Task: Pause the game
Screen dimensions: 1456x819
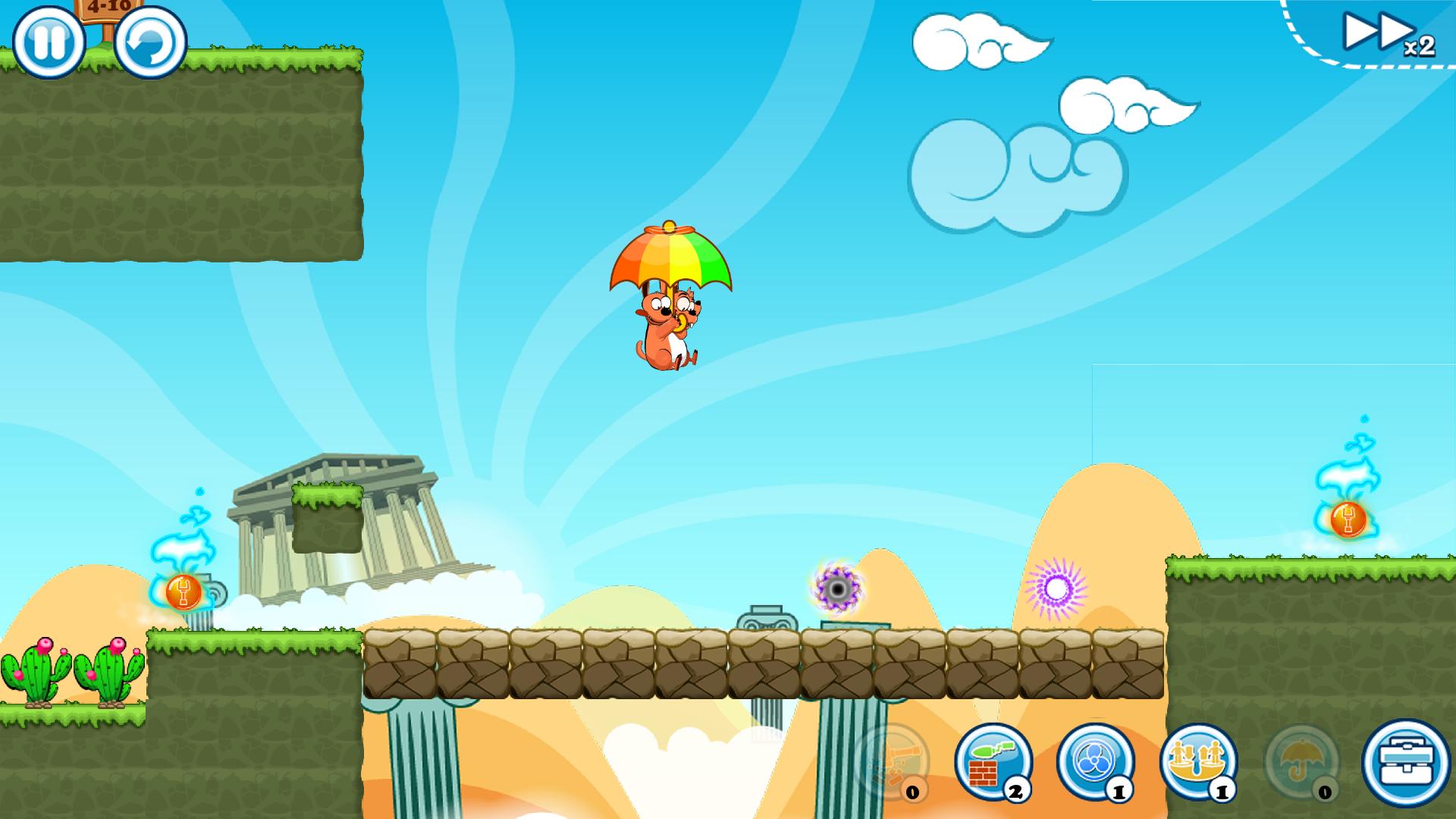Action: coord(49,42)
